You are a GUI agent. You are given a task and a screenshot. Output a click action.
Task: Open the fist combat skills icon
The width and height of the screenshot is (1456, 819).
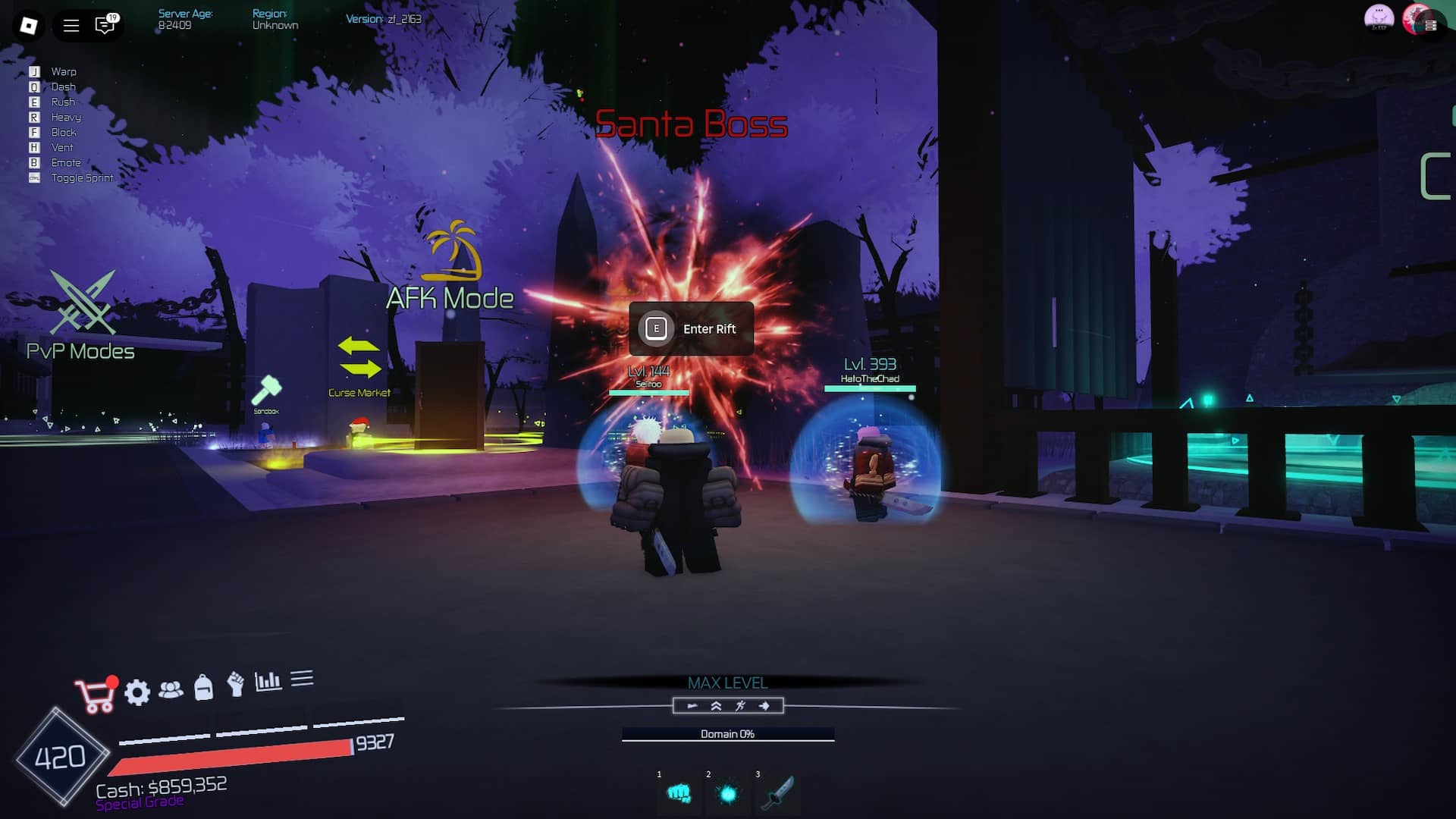[235, 686]
